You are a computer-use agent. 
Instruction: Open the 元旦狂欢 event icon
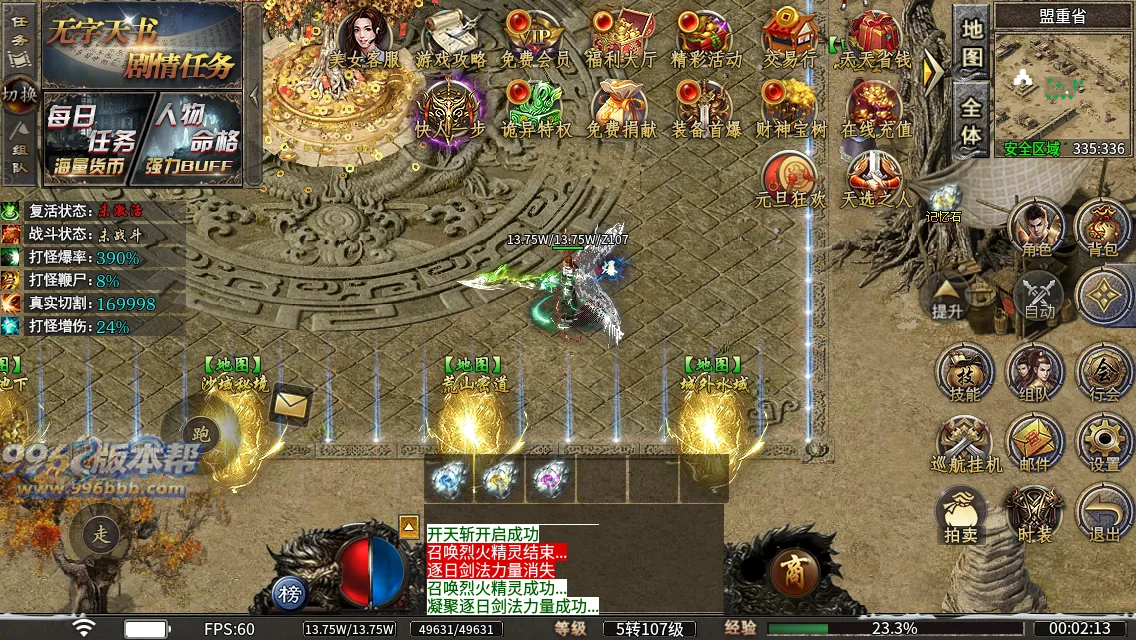coord(790,178)
